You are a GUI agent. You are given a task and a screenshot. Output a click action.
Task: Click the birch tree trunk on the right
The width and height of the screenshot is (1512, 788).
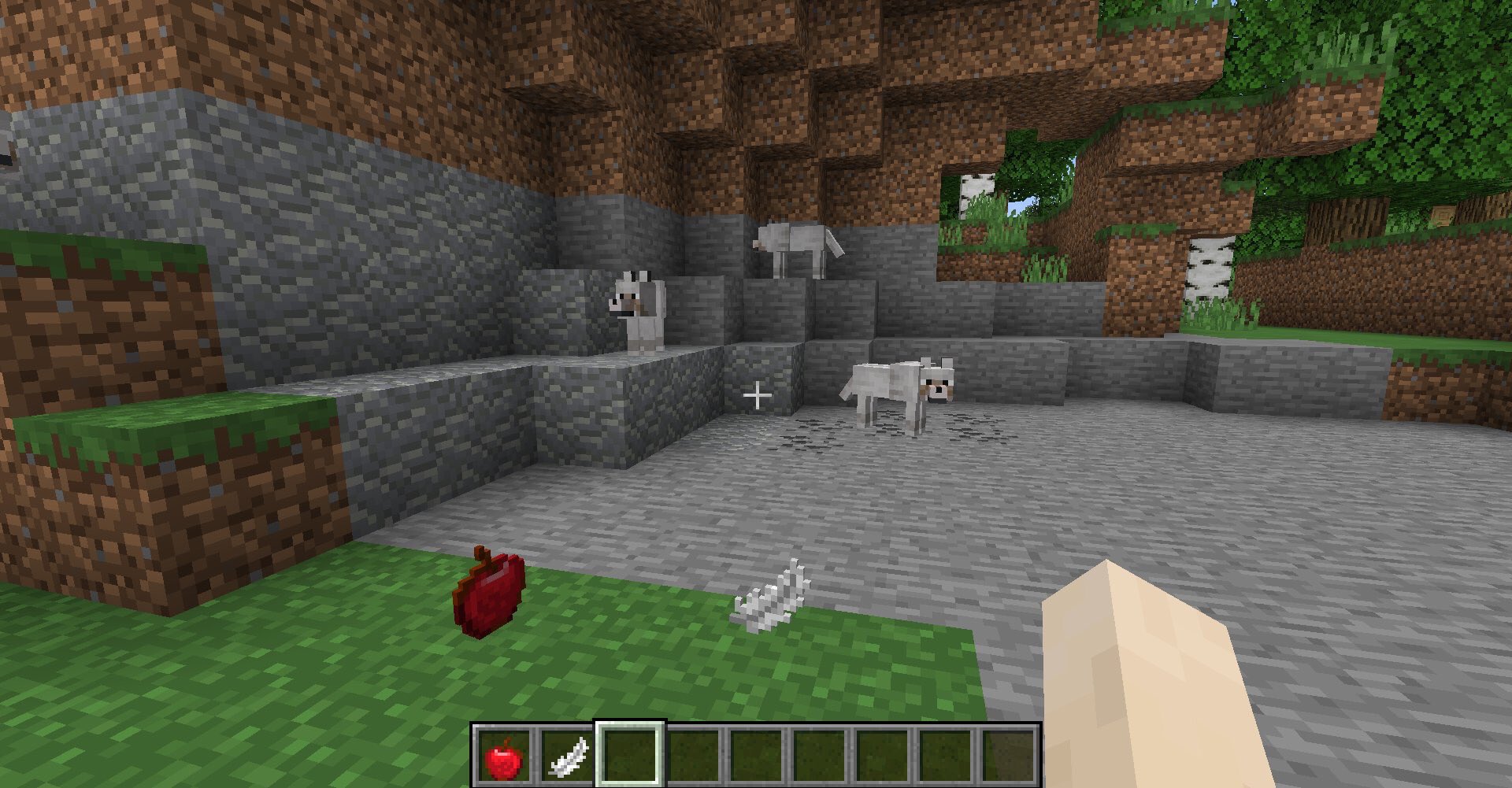pos(1210,260)
